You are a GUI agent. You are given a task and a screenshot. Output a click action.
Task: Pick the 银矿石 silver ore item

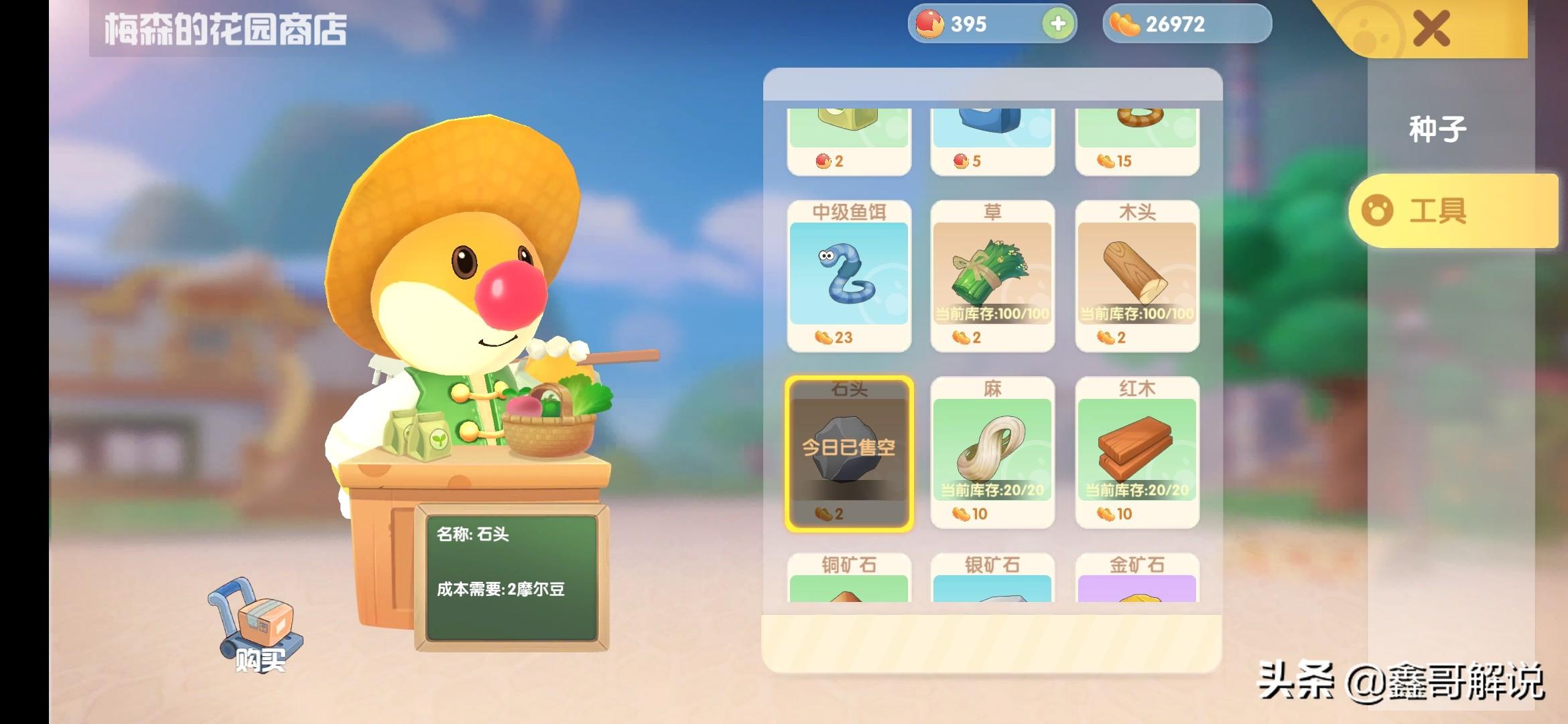[x=992, y=578]
